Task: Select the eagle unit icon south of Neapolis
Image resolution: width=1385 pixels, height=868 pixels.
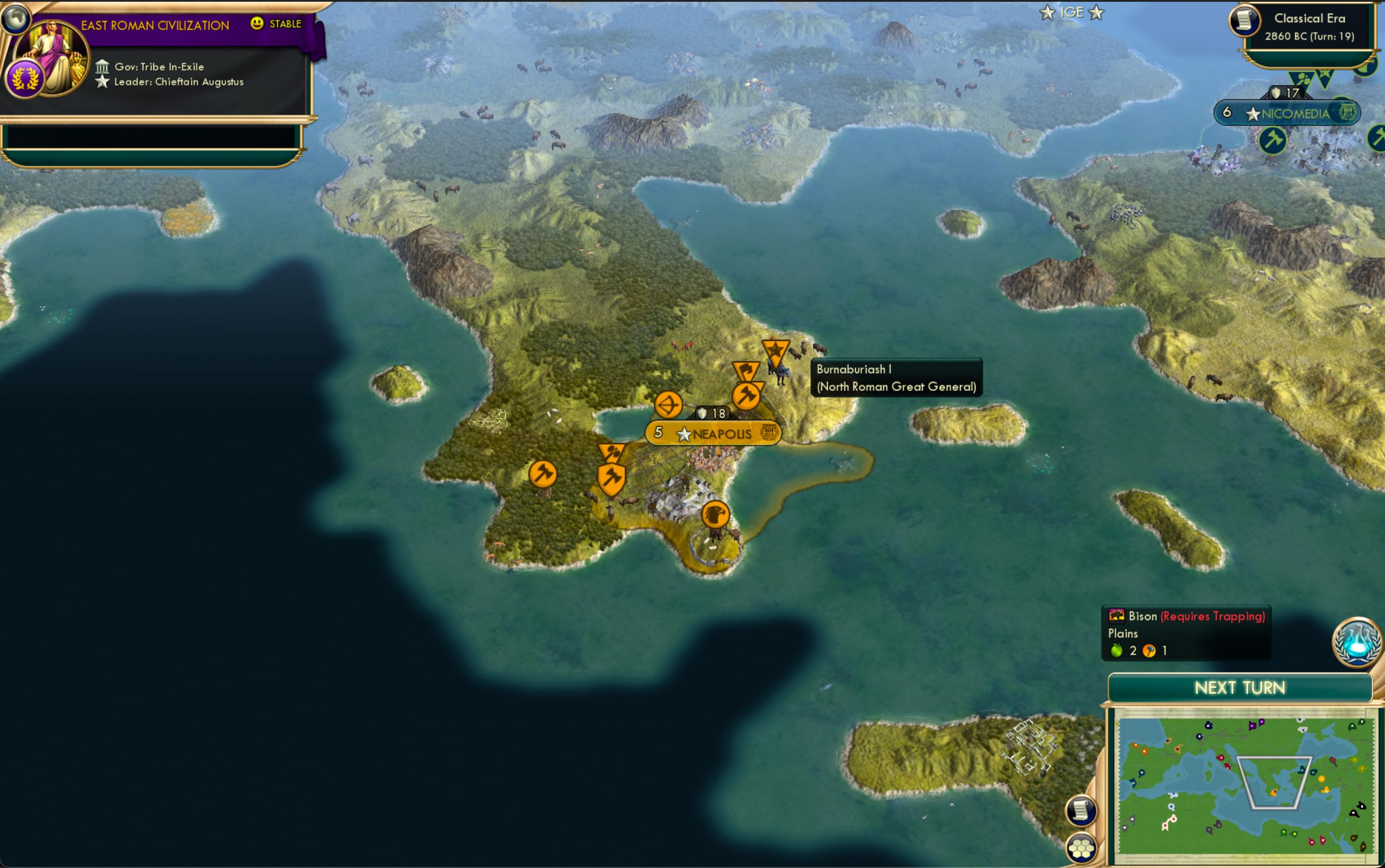Action: click(714, 515)
